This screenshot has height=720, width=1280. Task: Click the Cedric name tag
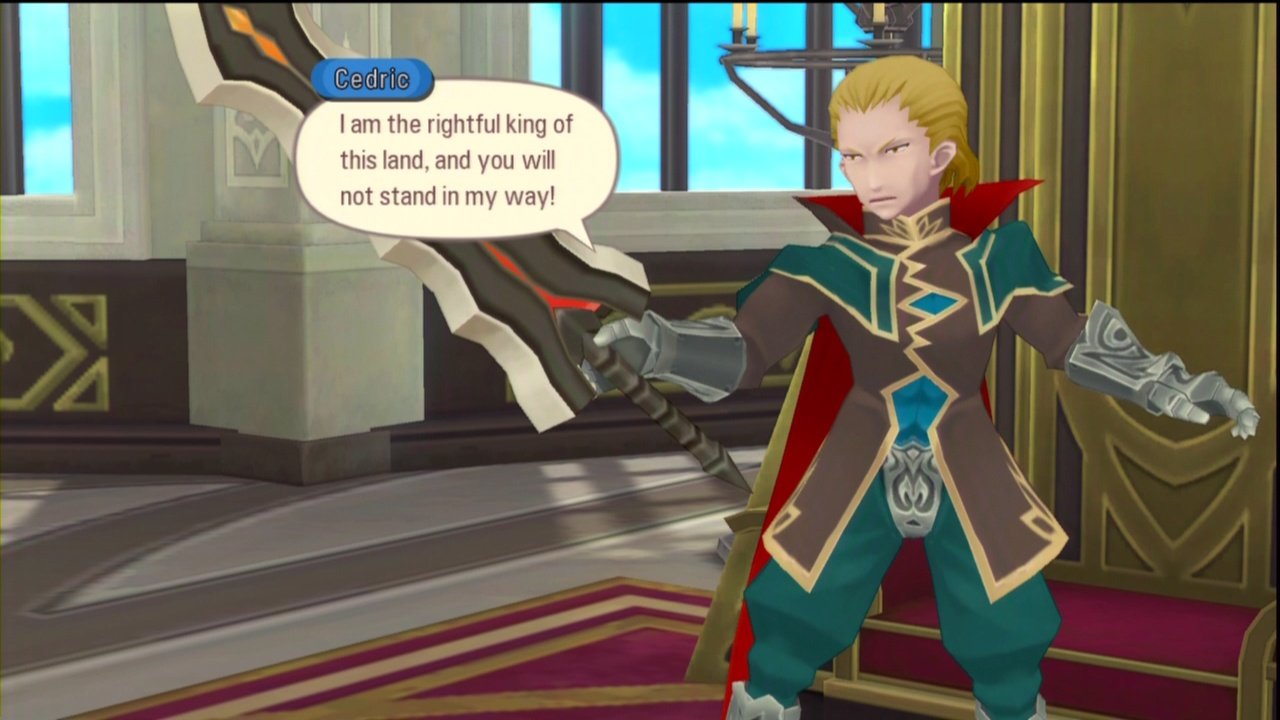click(371, 80)
